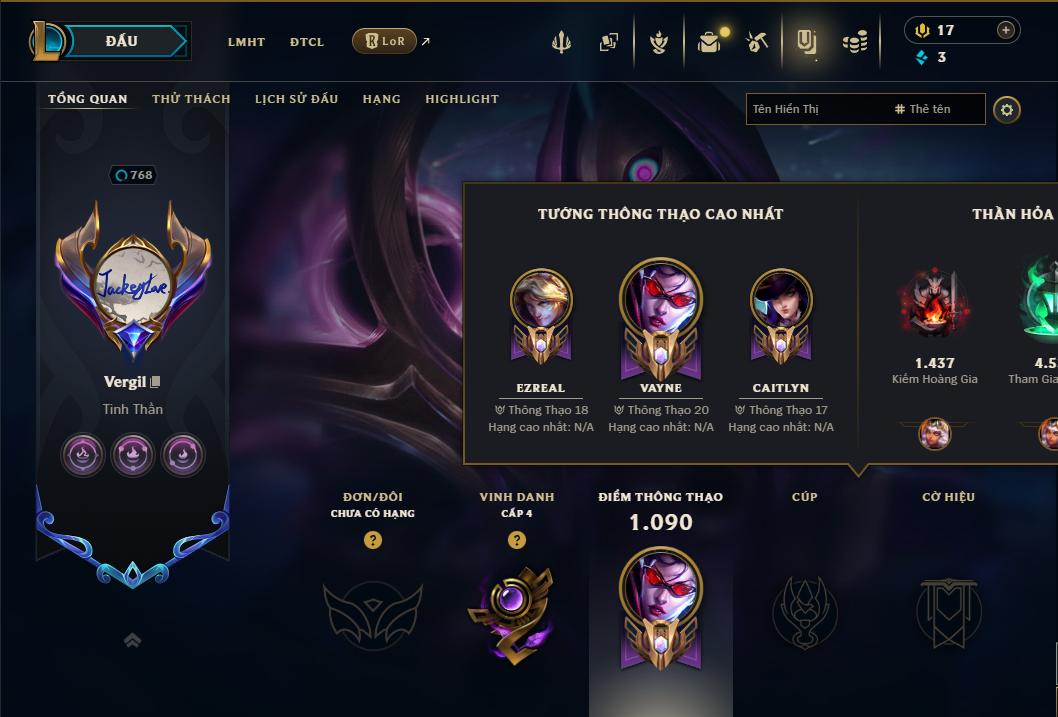Select the Hạng tab
This screenshot has width=1058, height=717.
(381, 99)
